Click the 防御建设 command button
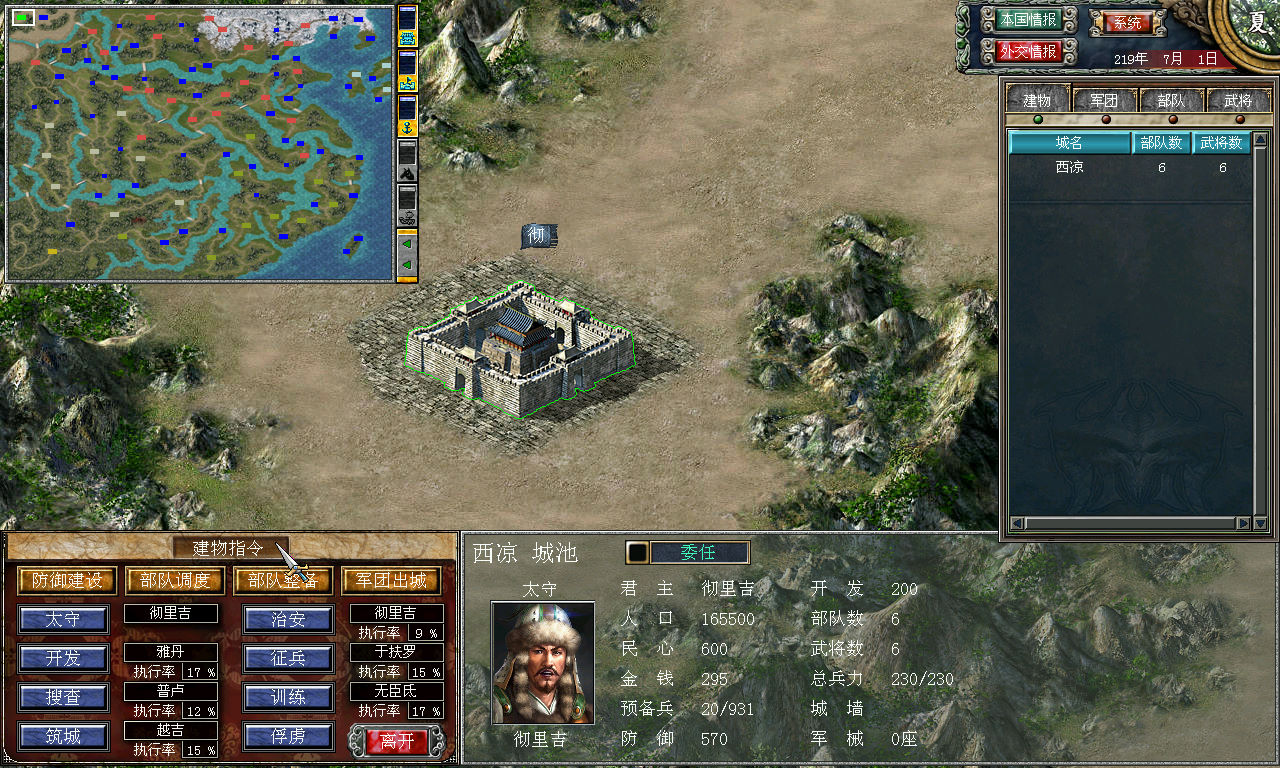Screen dimensions: 1280x768 pyautogui.click(x=67, y=581)
